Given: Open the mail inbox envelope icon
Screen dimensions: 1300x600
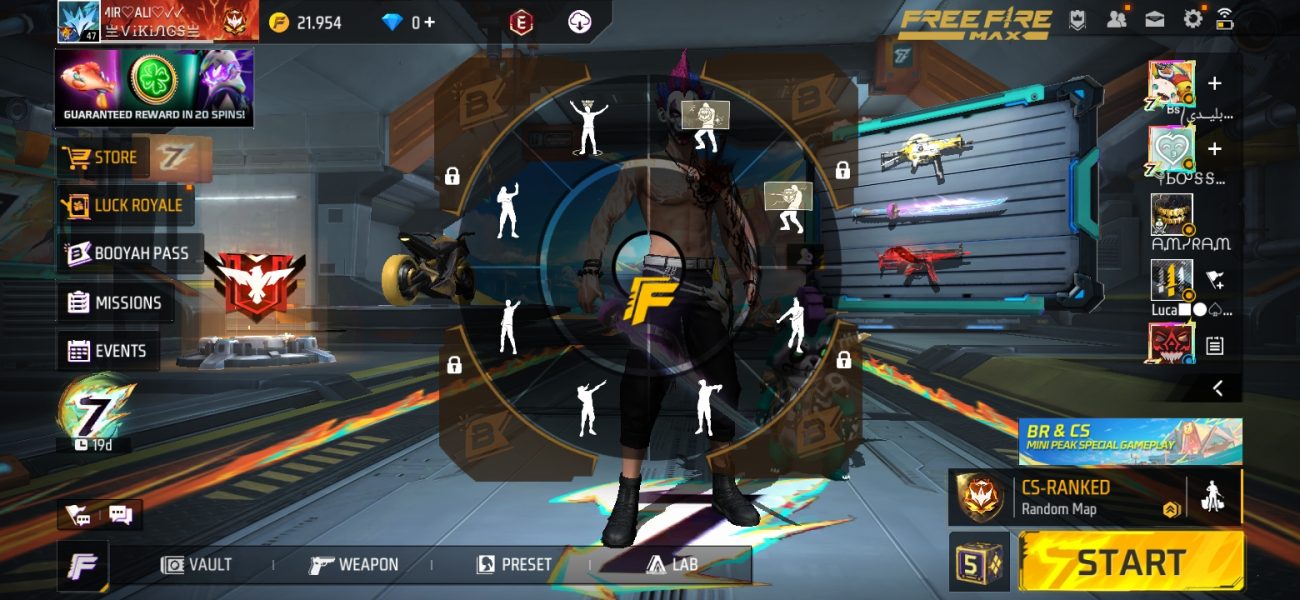Looking at the screenshot, I should [1155, 19].
